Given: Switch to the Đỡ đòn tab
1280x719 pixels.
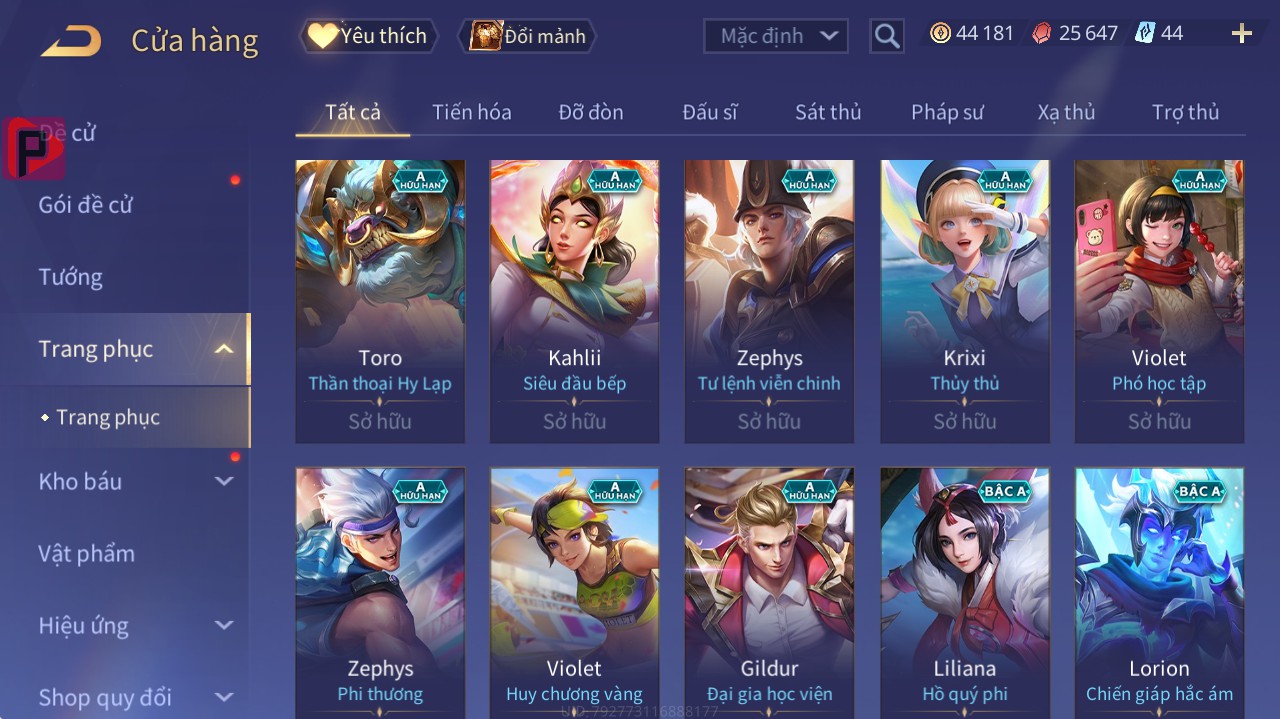Looking at the screenshot, I should point(590,112).
